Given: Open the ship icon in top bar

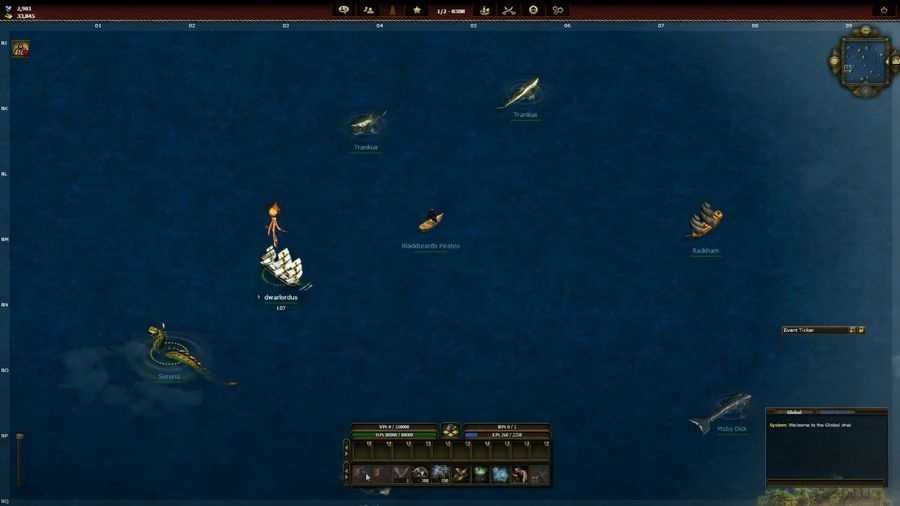Looking at the screenshot, I should [485, 10].
